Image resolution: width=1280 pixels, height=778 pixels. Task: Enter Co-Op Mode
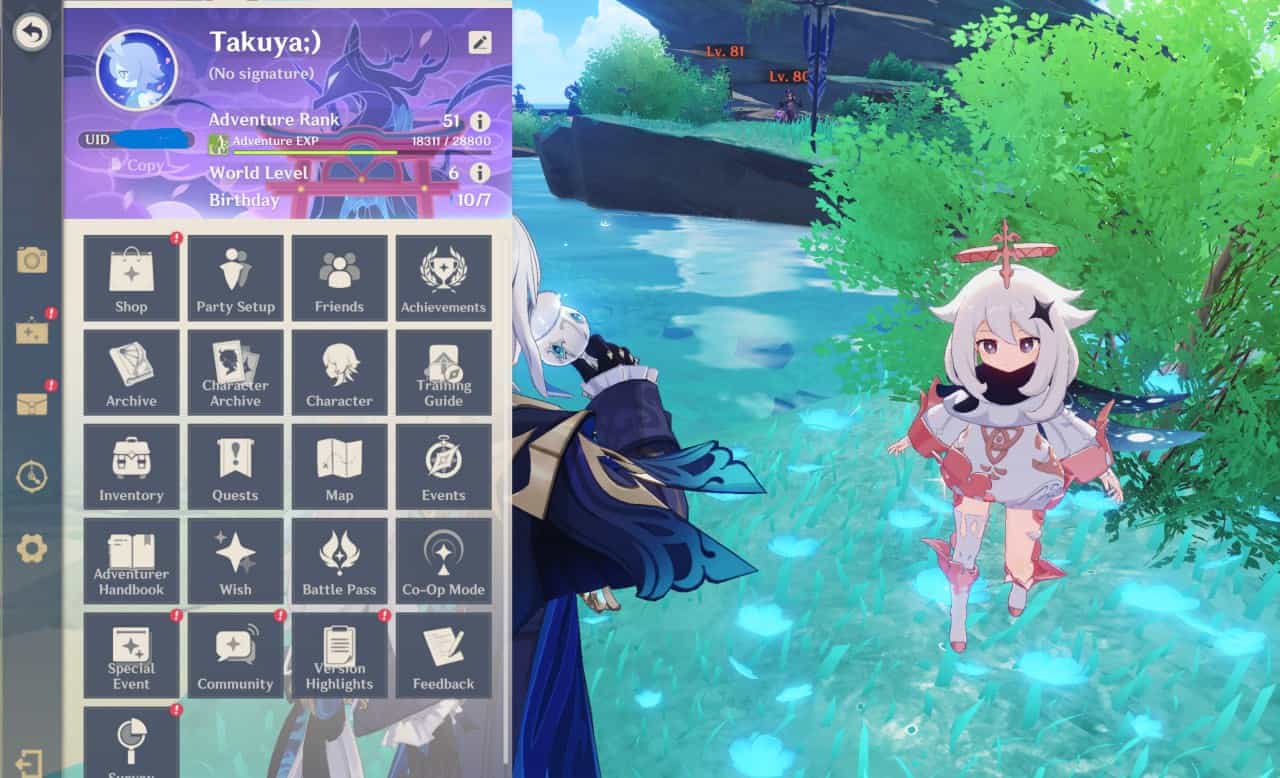point(443,562)
